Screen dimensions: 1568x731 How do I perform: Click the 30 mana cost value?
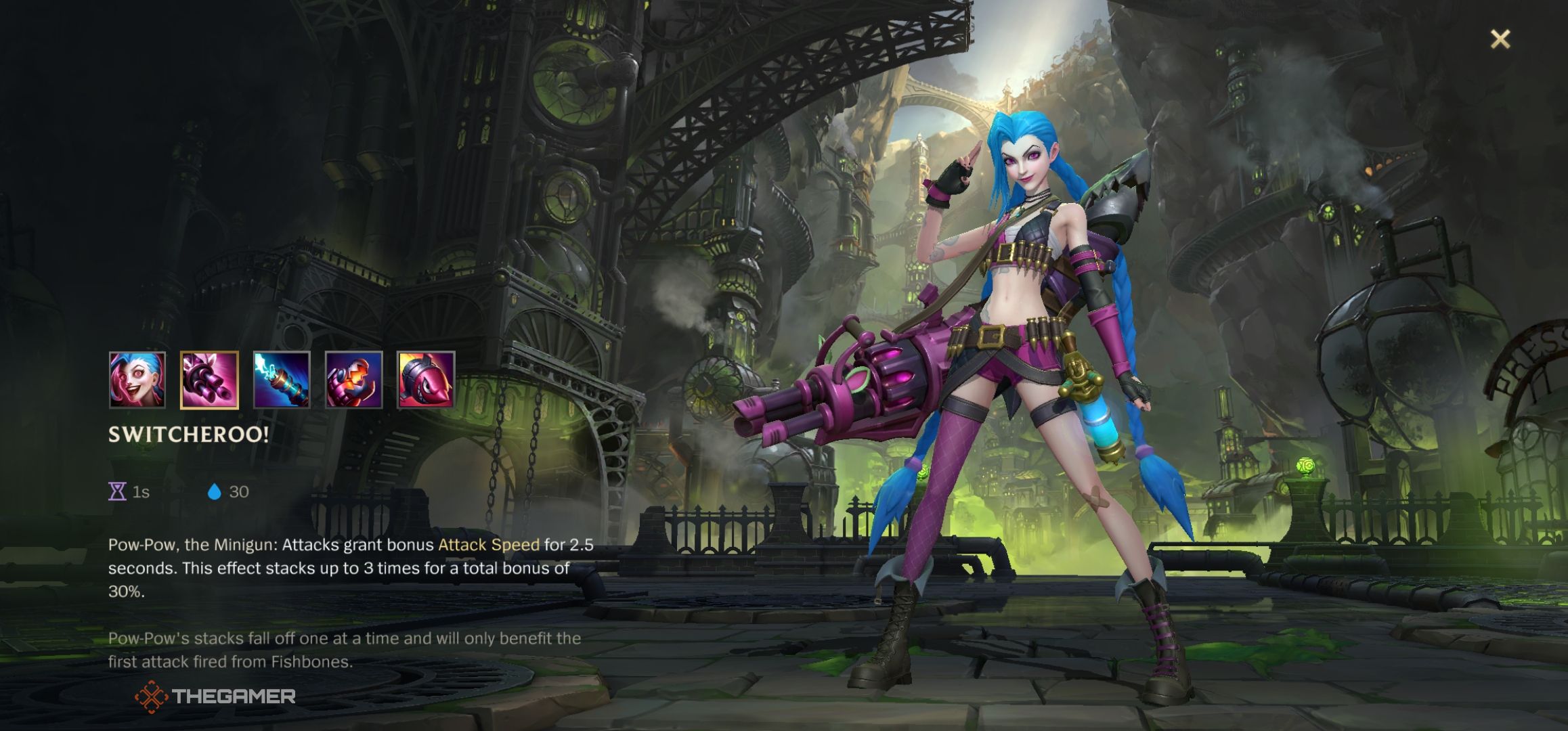238,492
